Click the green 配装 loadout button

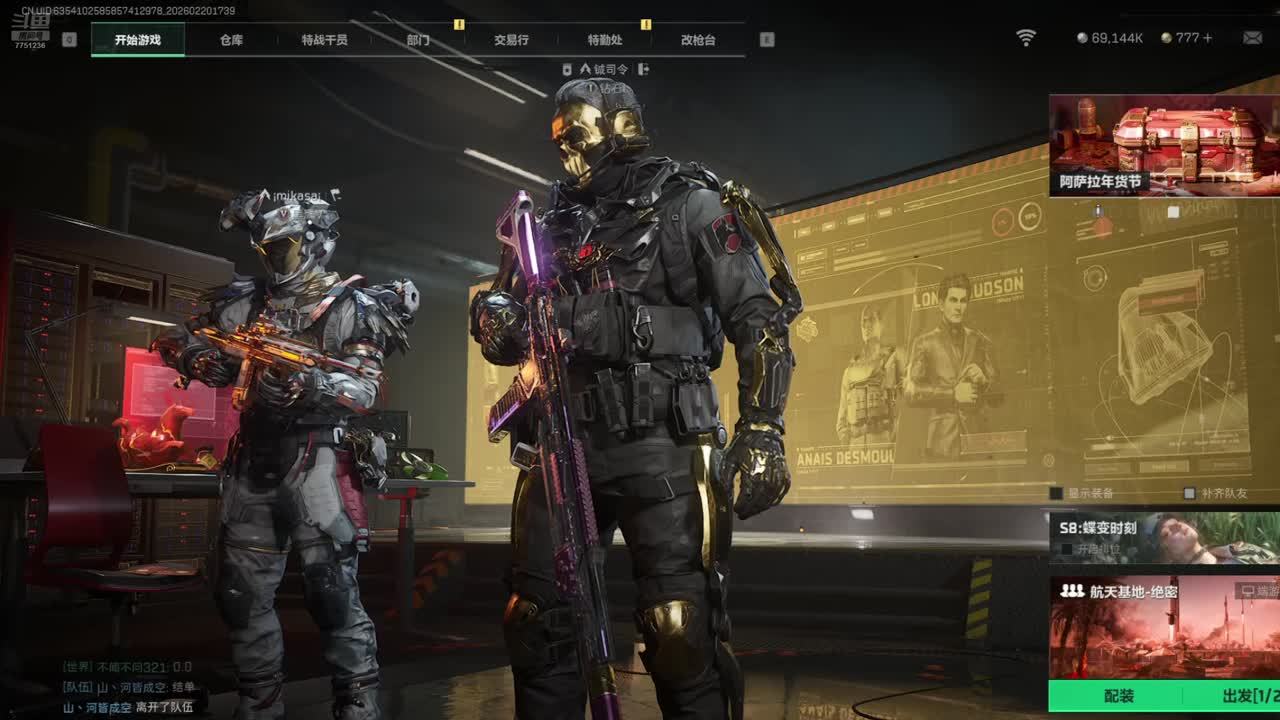click(x=1119, y=696)
